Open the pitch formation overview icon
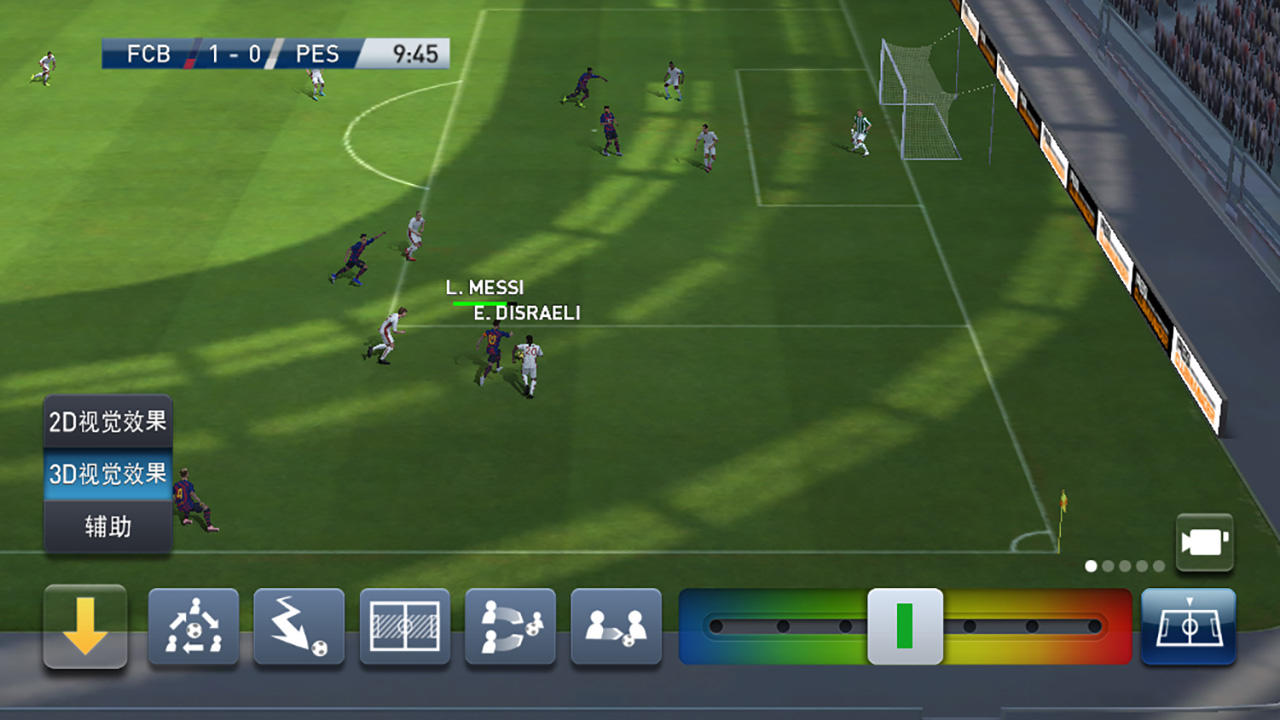Viewport: 1280px width, 720px height. click(x=404, y=627)
